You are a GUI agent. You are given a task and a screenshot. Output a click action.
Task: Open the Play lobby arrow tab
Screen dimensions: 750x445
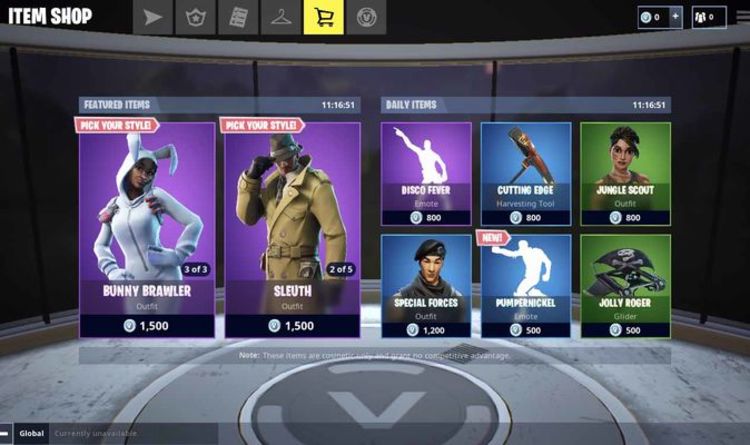153,17
